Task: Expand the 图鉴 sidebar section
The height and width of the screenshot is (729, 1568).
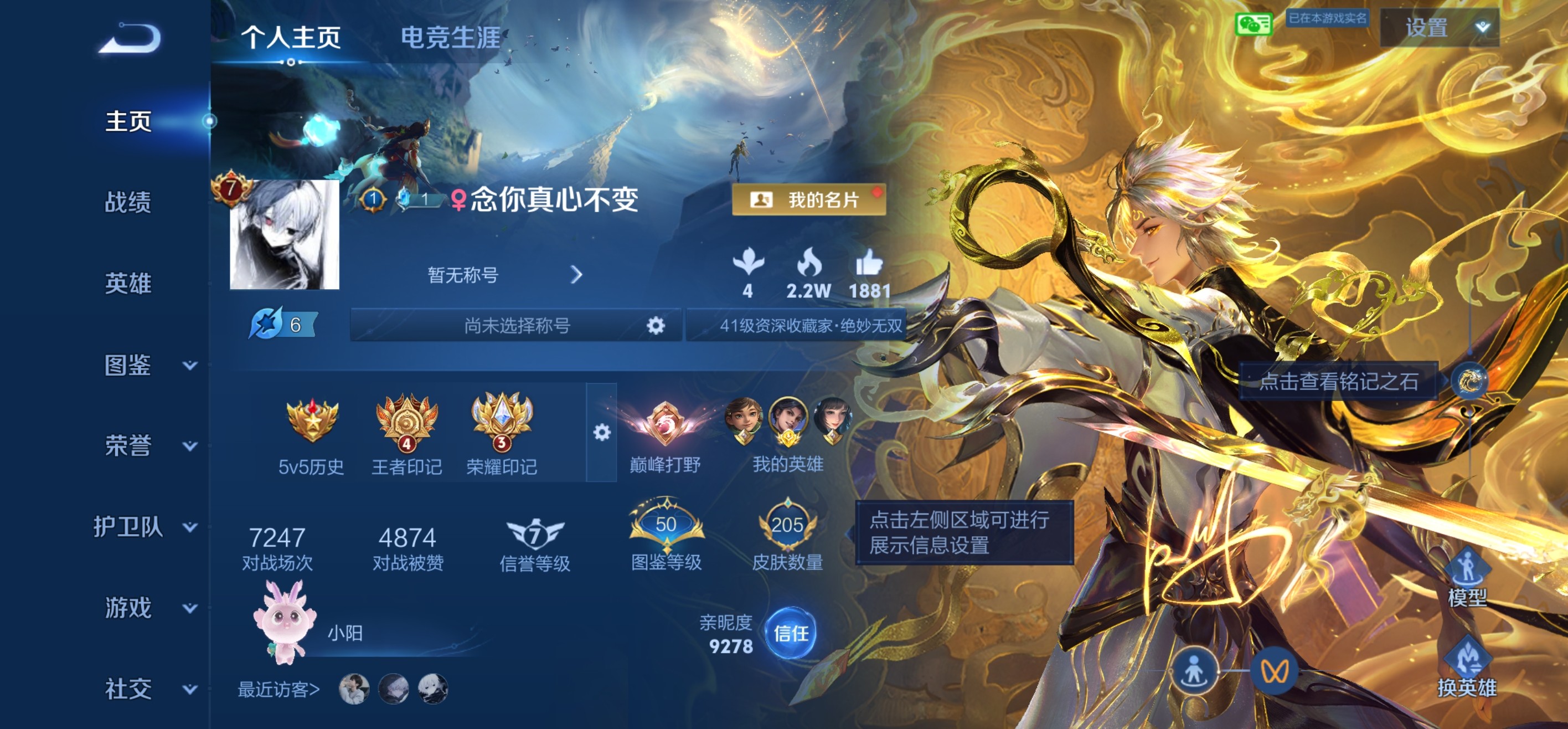Action: pos(128,366)
